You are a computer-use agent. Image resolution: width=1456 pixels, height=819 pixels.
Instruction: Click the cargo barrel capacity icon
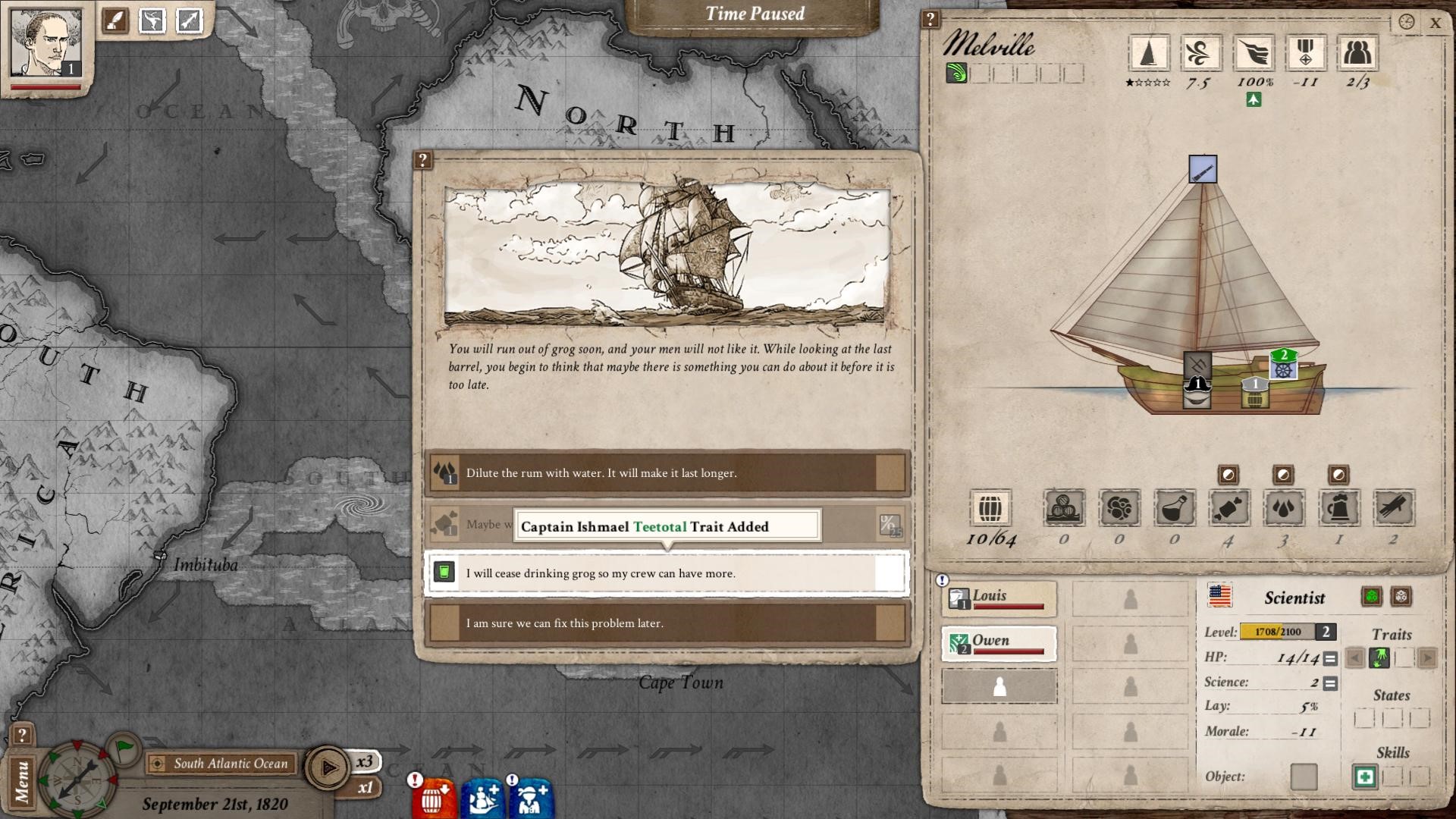coord(990,508)
